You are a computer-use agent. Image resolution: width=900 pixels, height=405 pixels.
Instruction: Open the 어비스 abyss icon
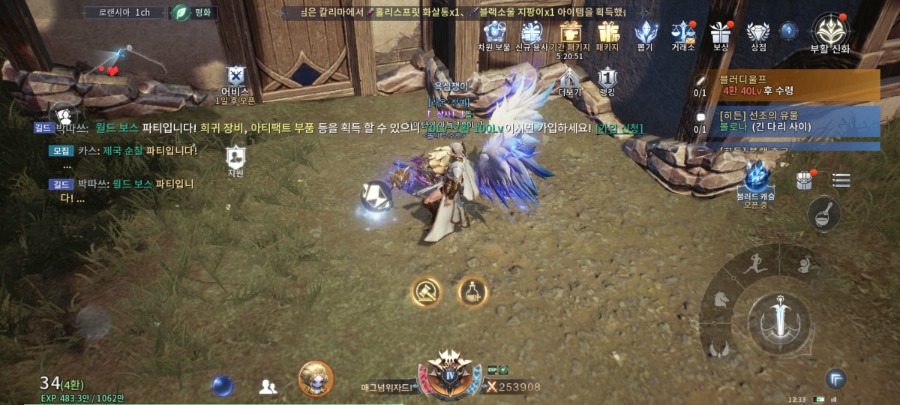235,80
